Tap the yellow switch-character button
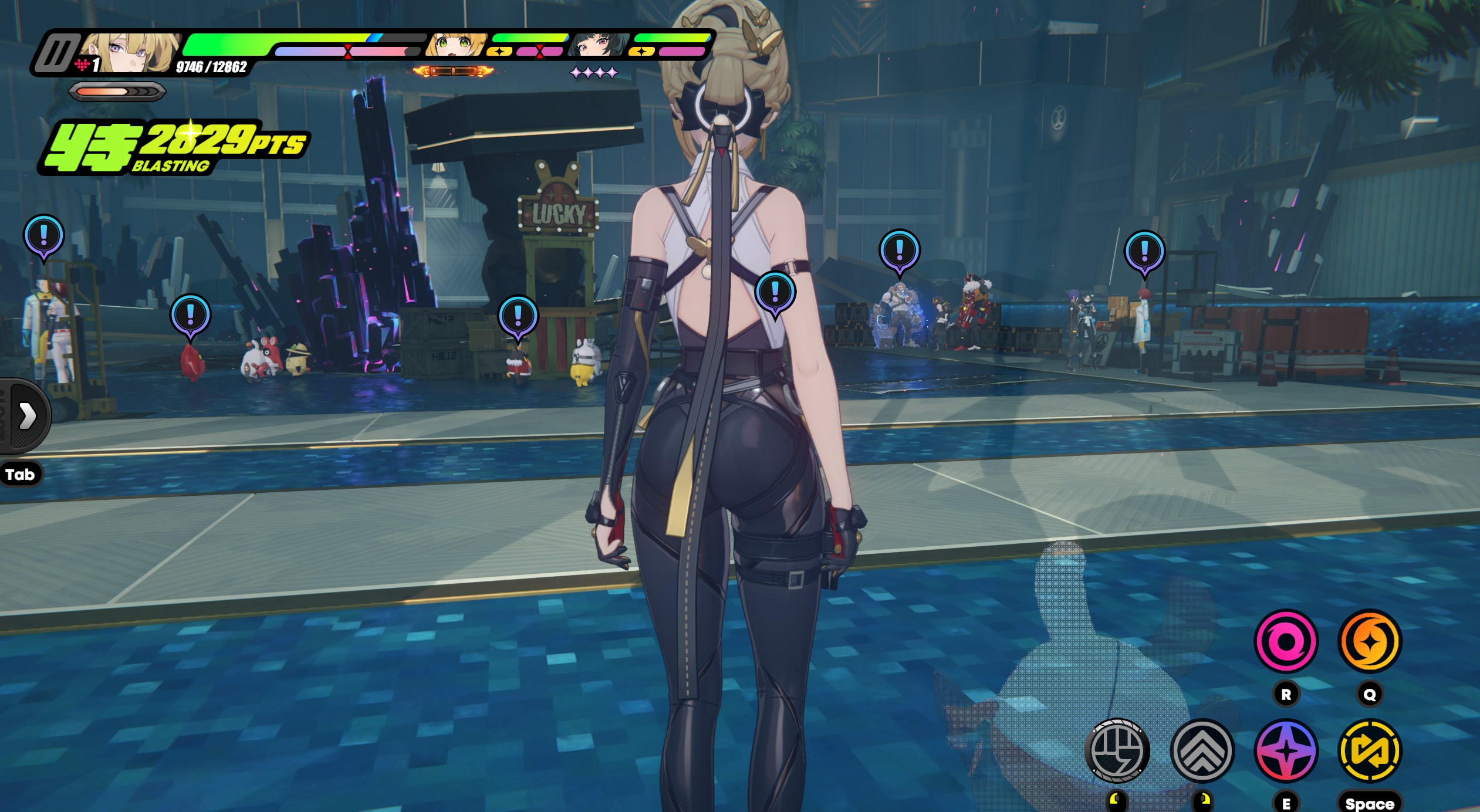This screenshot has height=812, width=1480. click(x=1370, y=750)
